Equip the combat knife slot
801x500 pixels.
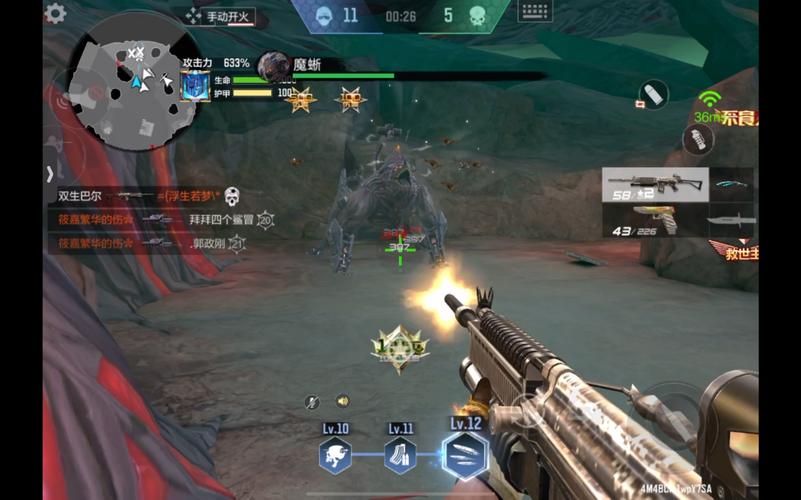point(731,221)
